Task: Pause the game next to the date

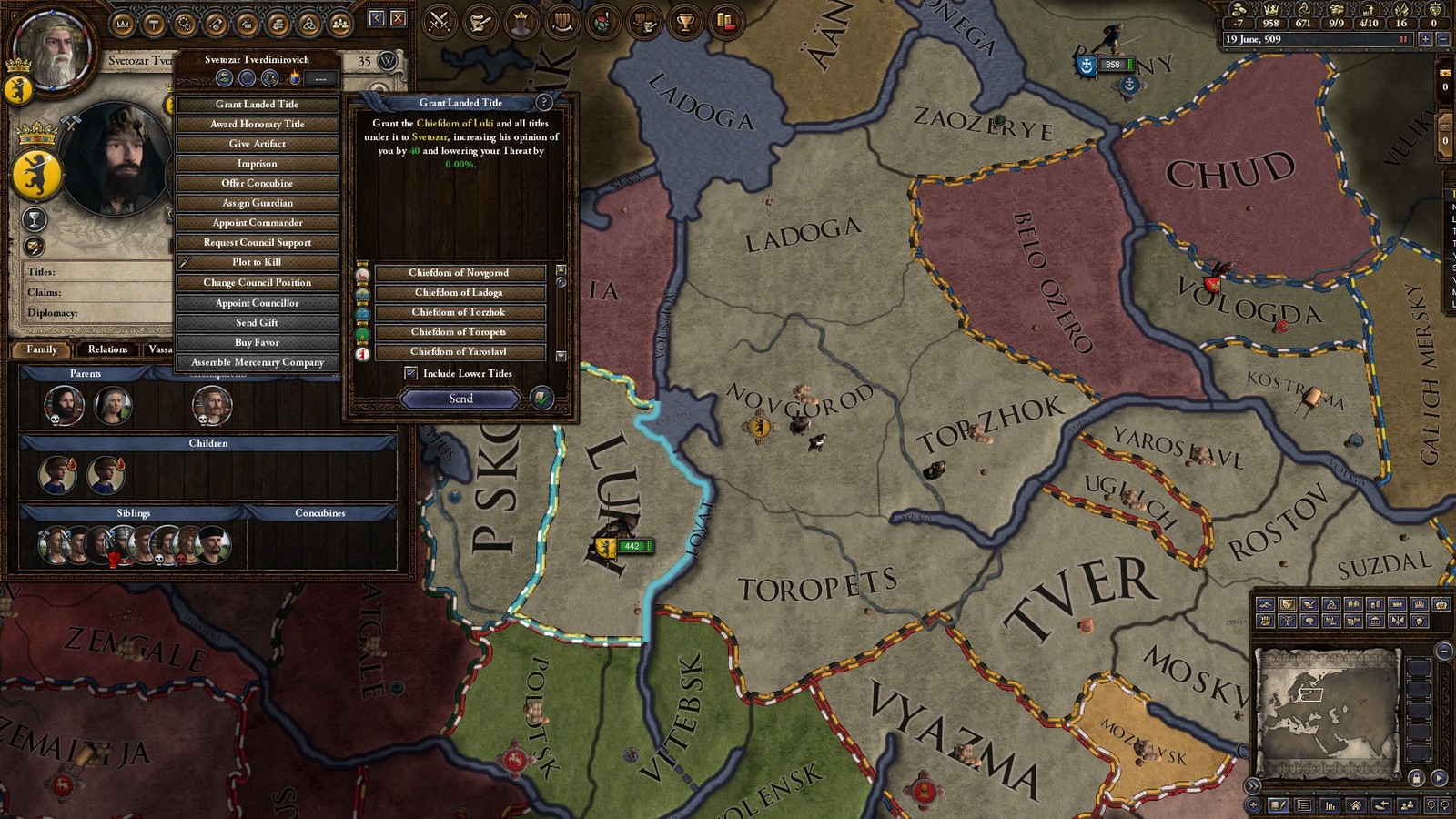Action: pyautogui.click(x=1403, y=39)
